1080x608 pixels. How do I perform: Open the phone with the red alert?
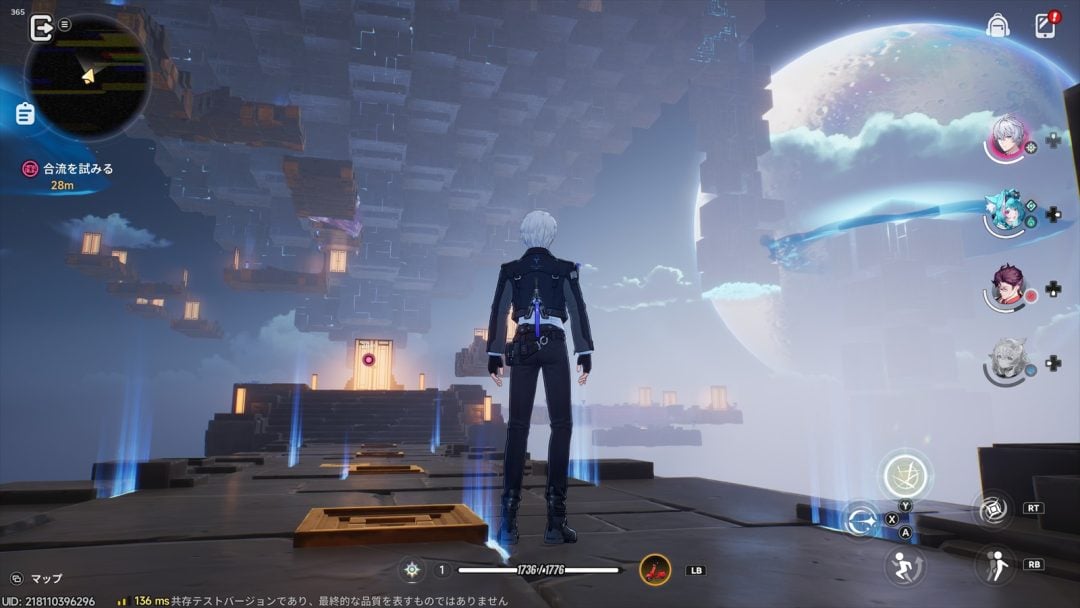[1045, 26]
